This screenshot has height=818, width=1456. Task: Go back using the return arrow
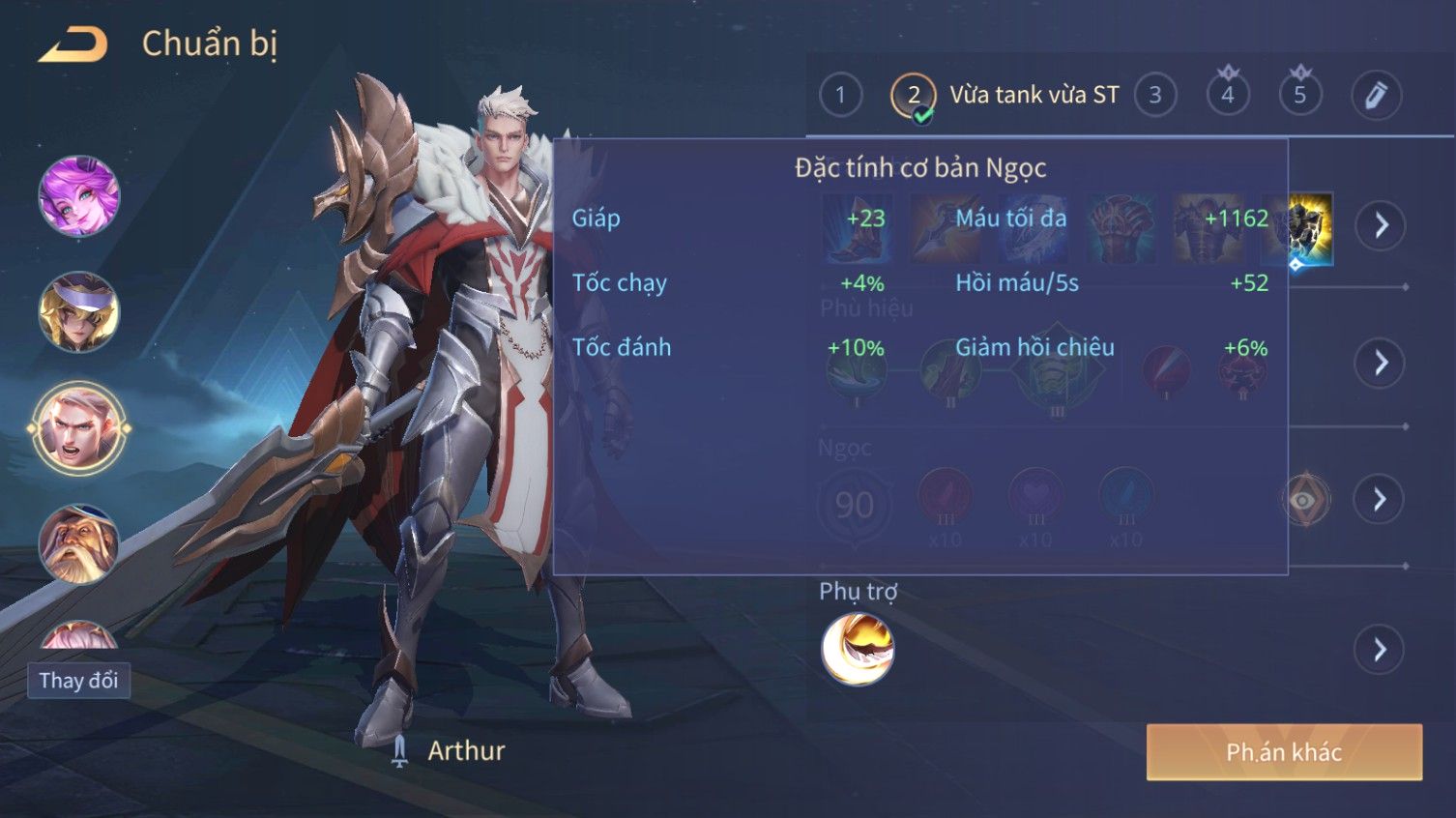click(73, 44)
